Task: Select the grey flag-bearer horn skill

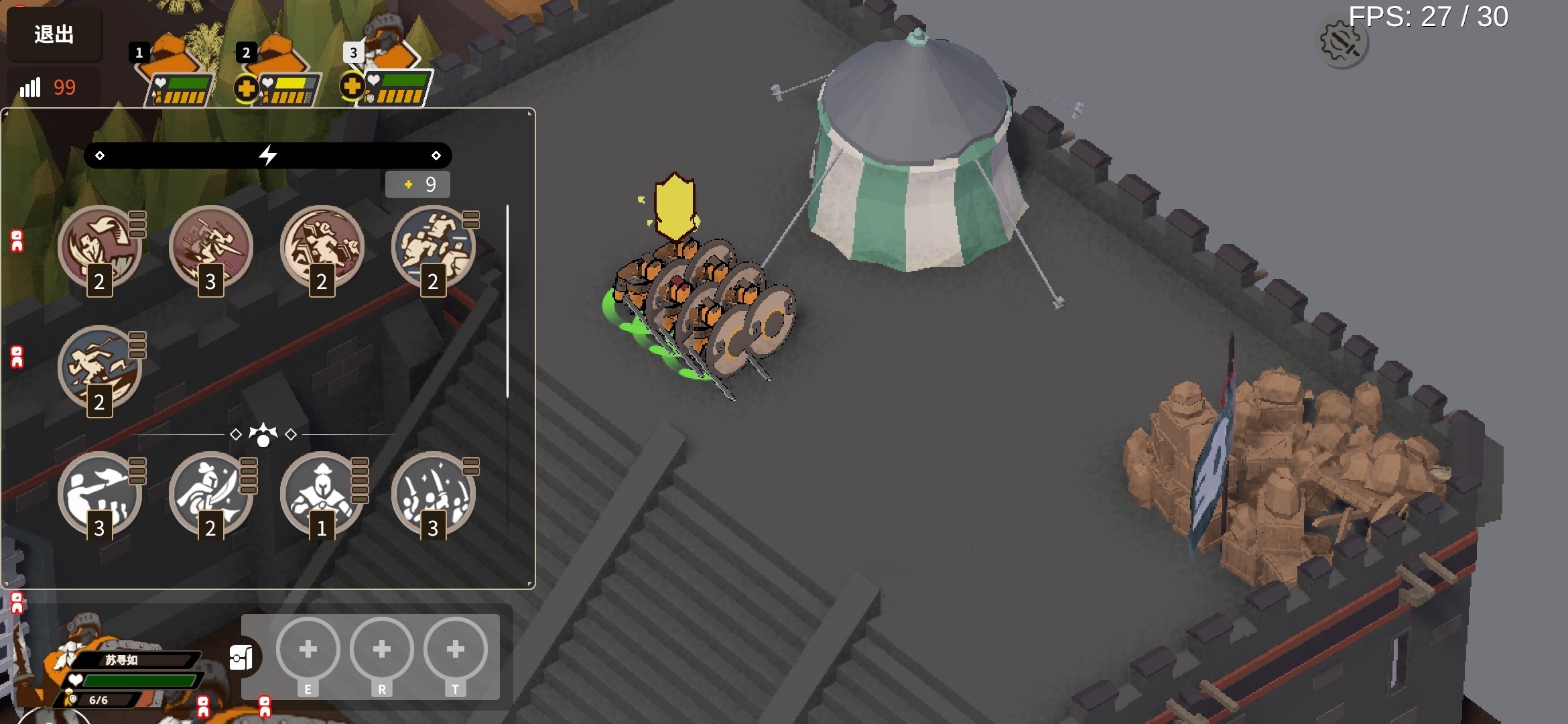Action: pyautogui.click(x=100, y=494)
